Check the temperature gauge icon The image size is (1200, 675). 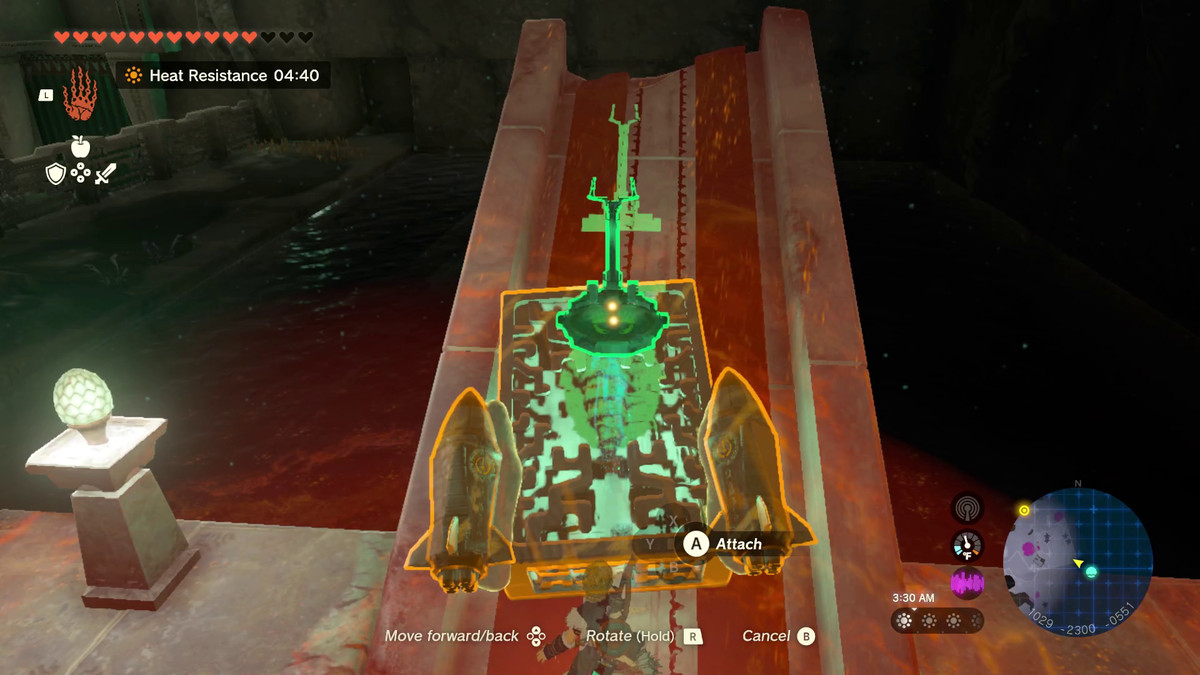coord(967,545)
